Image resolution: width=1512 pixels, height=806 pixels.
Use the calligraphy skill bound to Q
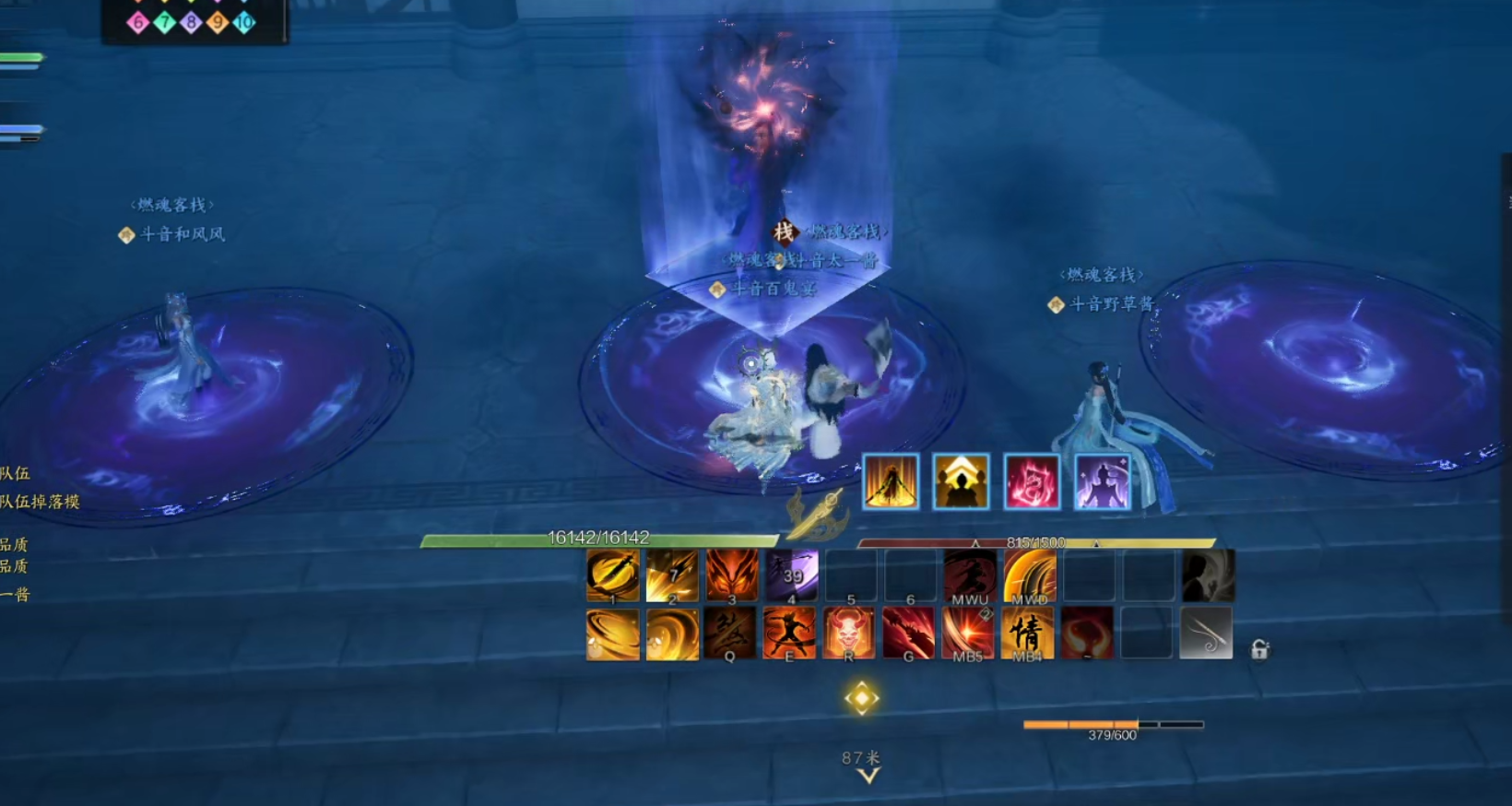(730, 633)
